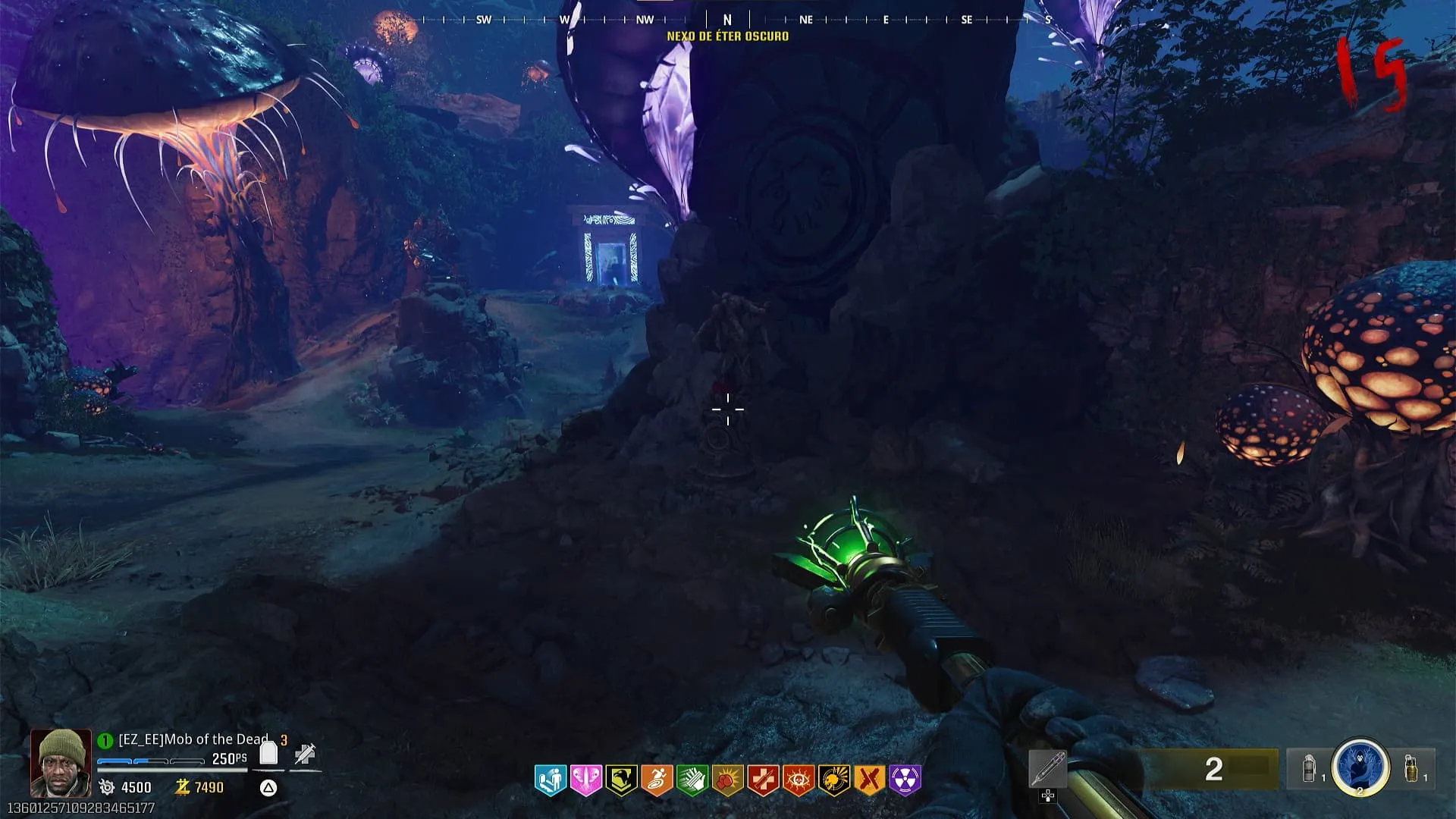Image resolution: width=1456 pixels, height=819 pixels.
Task: Select the blue Quick Revive perk icon
Action: pyautogui.click(x=550, y=780)
